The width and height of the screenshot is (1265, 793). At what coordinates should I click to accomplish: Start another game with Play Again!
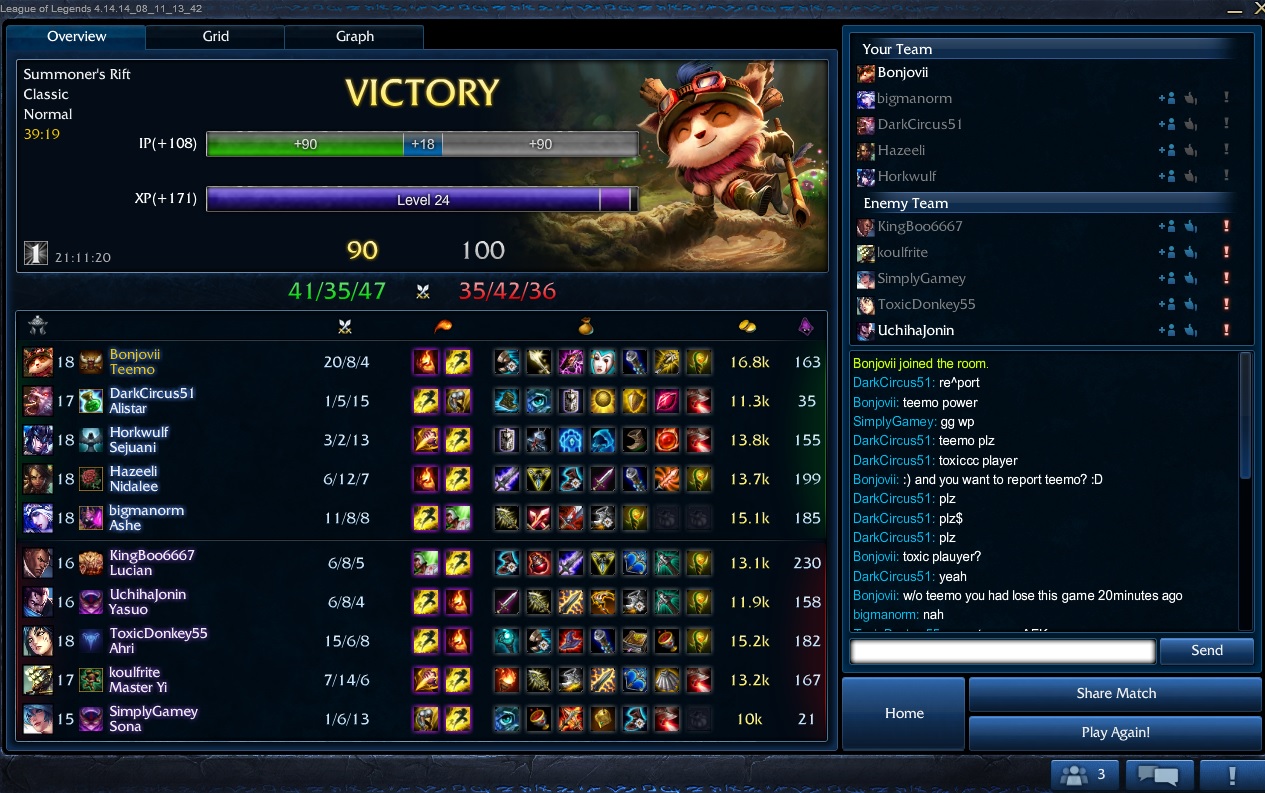pyautogui.click(x=1115, y=733)
